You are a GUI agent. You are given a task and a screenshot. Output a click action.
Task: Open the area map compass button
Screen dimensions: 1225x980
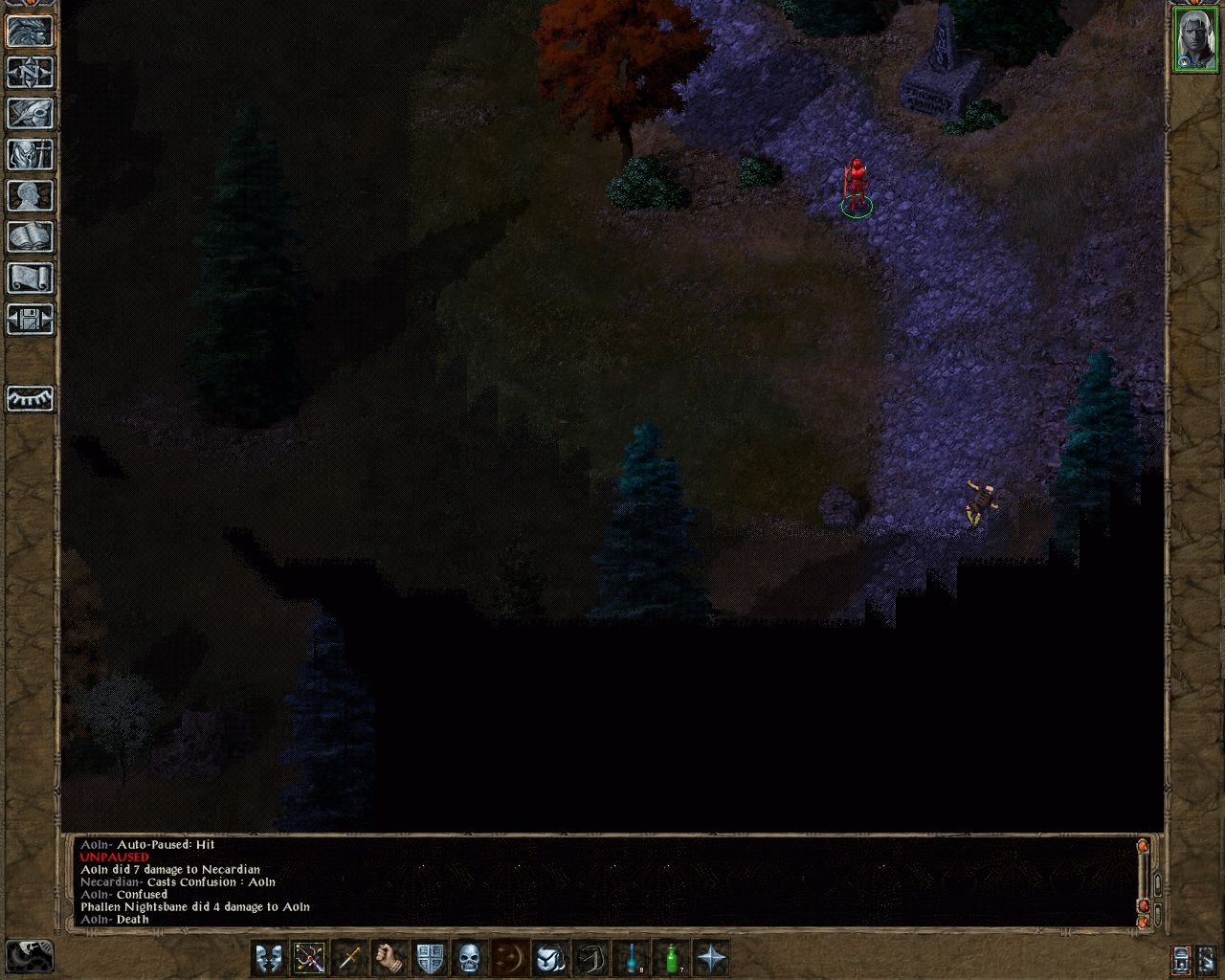[x=30, y=73]
